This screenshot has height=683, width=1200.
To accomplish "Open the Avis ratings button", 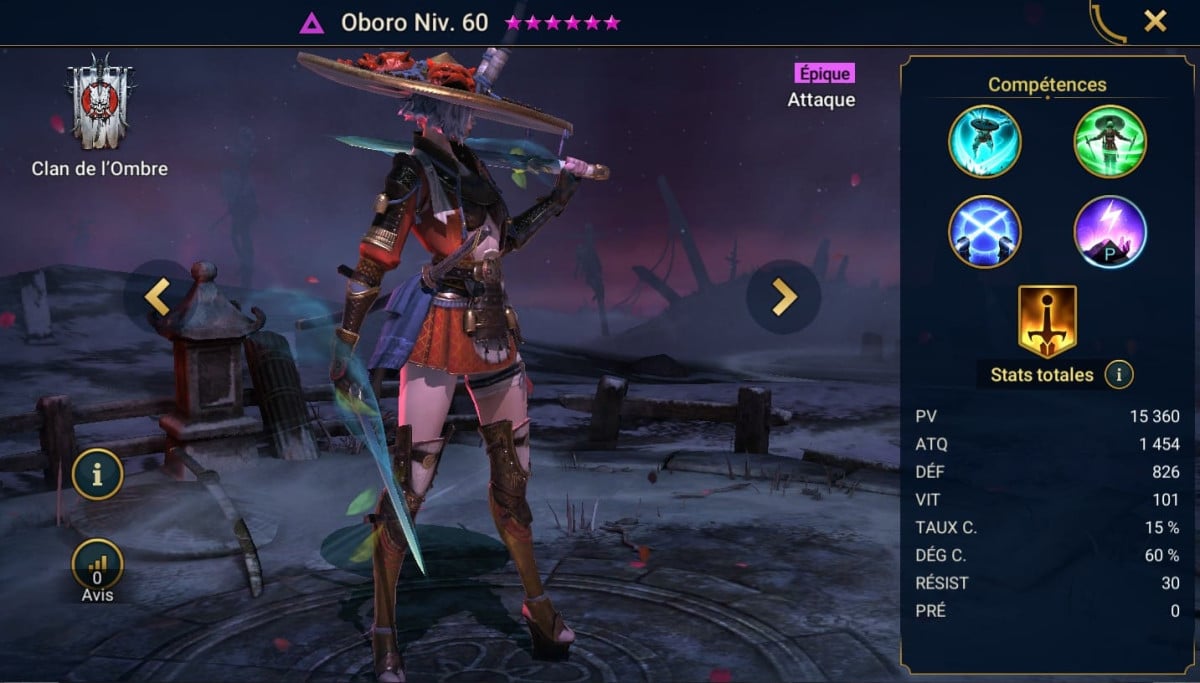I will [97, 567].
